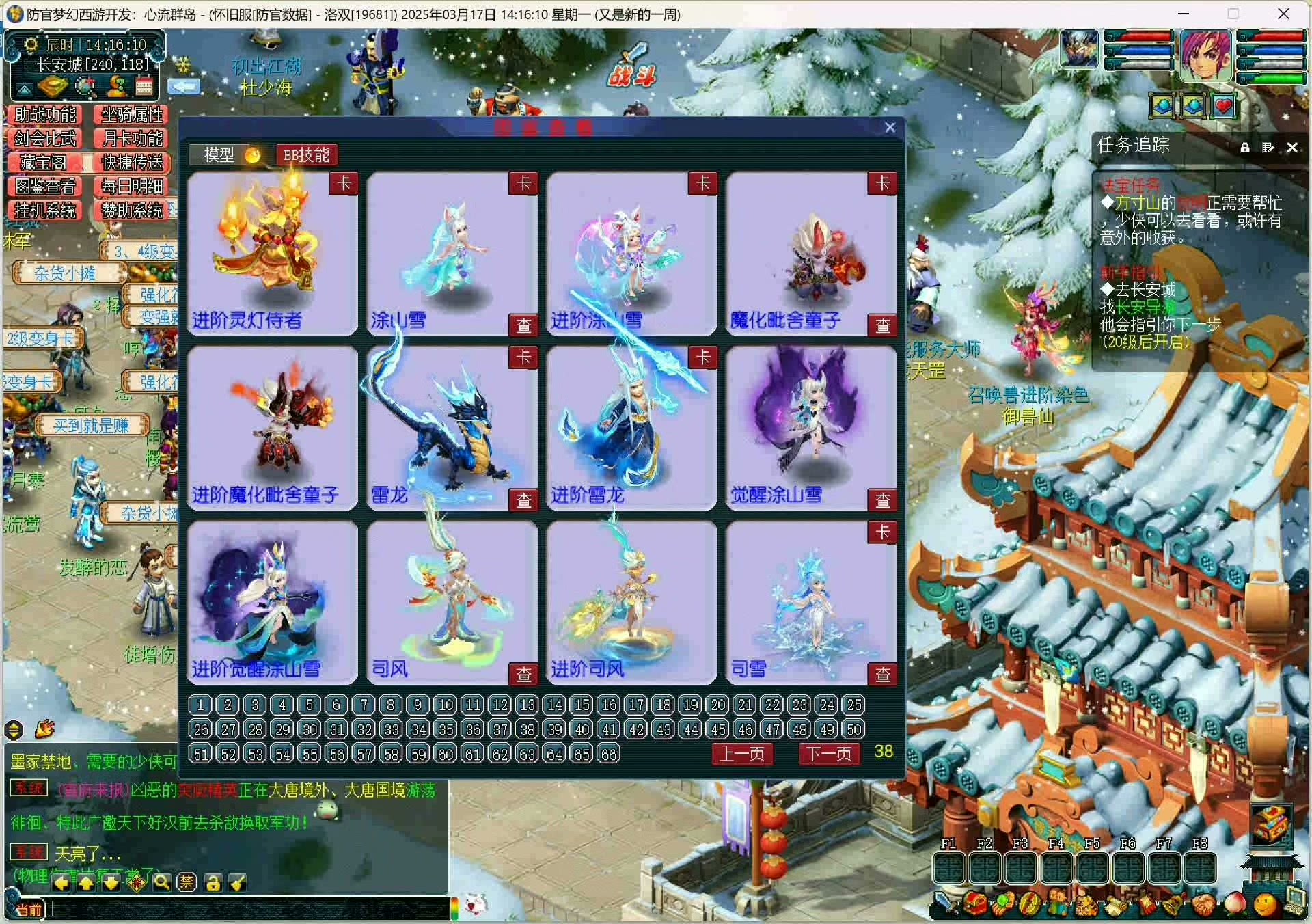Open the 挂机系统 auto-play menu
Viewport: 1312px width, 924px height.
[44, 210]
